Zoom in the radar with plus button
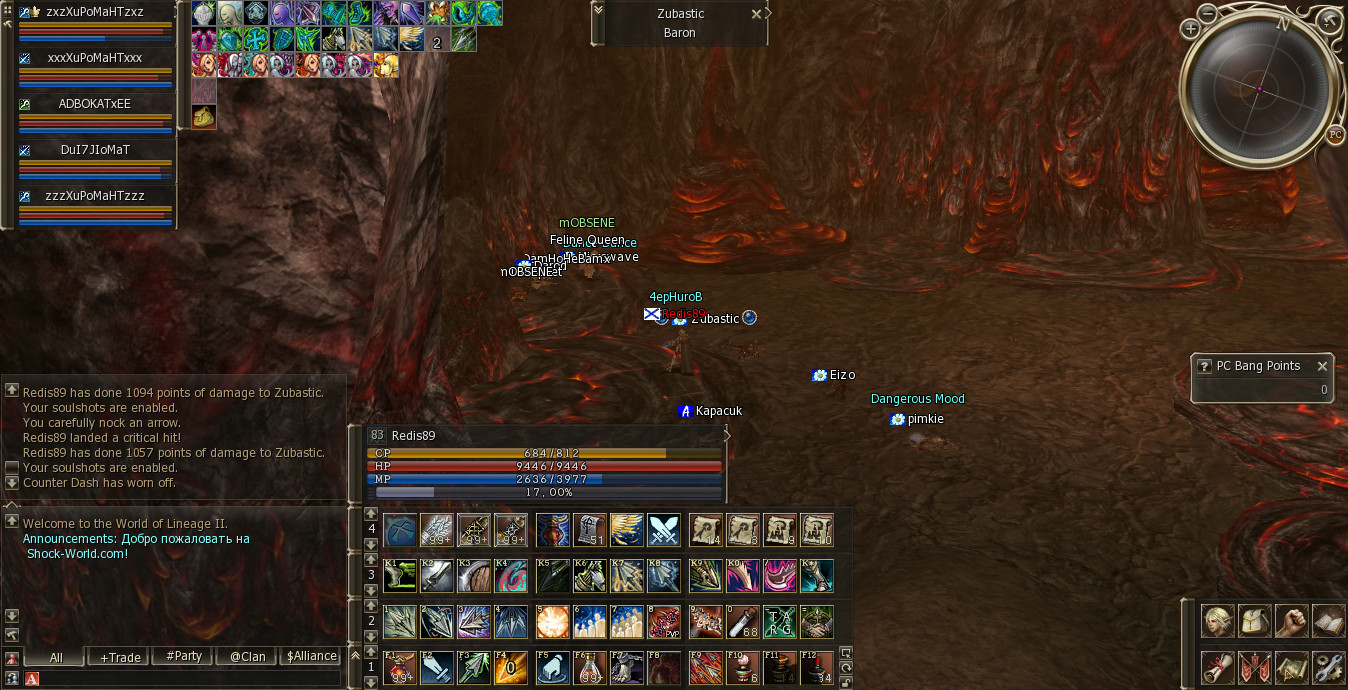The width and height of the screenshot is (1348, 690). pyautogui.click(x=1190, y=29)
